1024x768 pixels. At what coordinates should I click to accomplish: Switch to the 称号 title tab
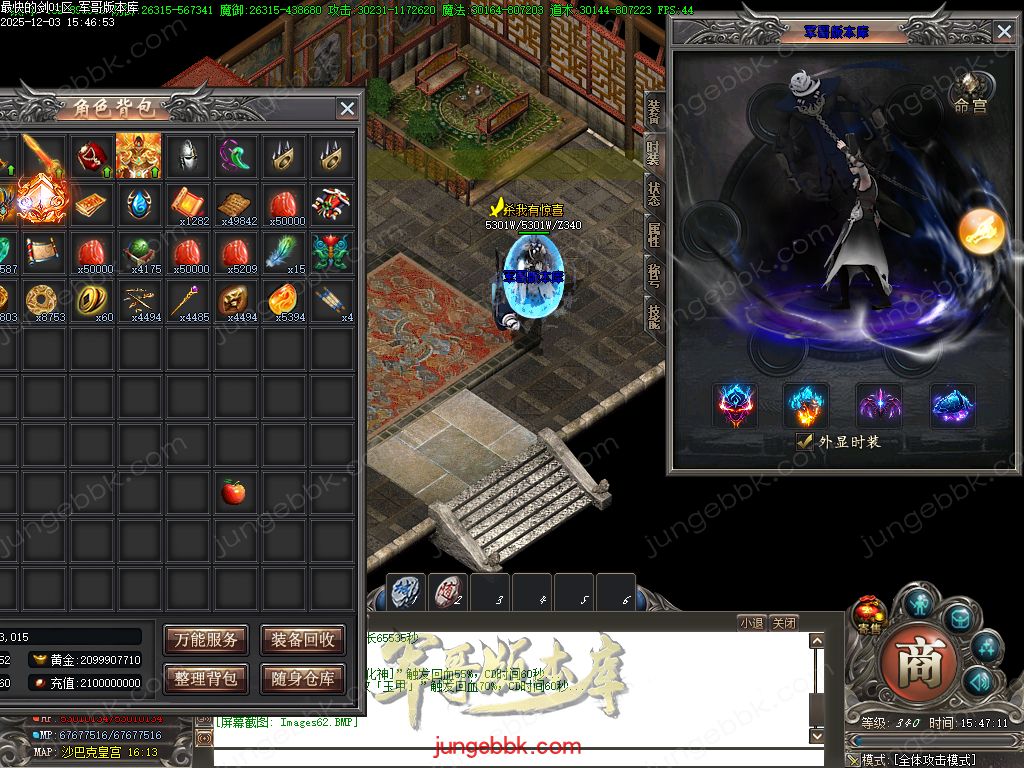pos(654,275)
